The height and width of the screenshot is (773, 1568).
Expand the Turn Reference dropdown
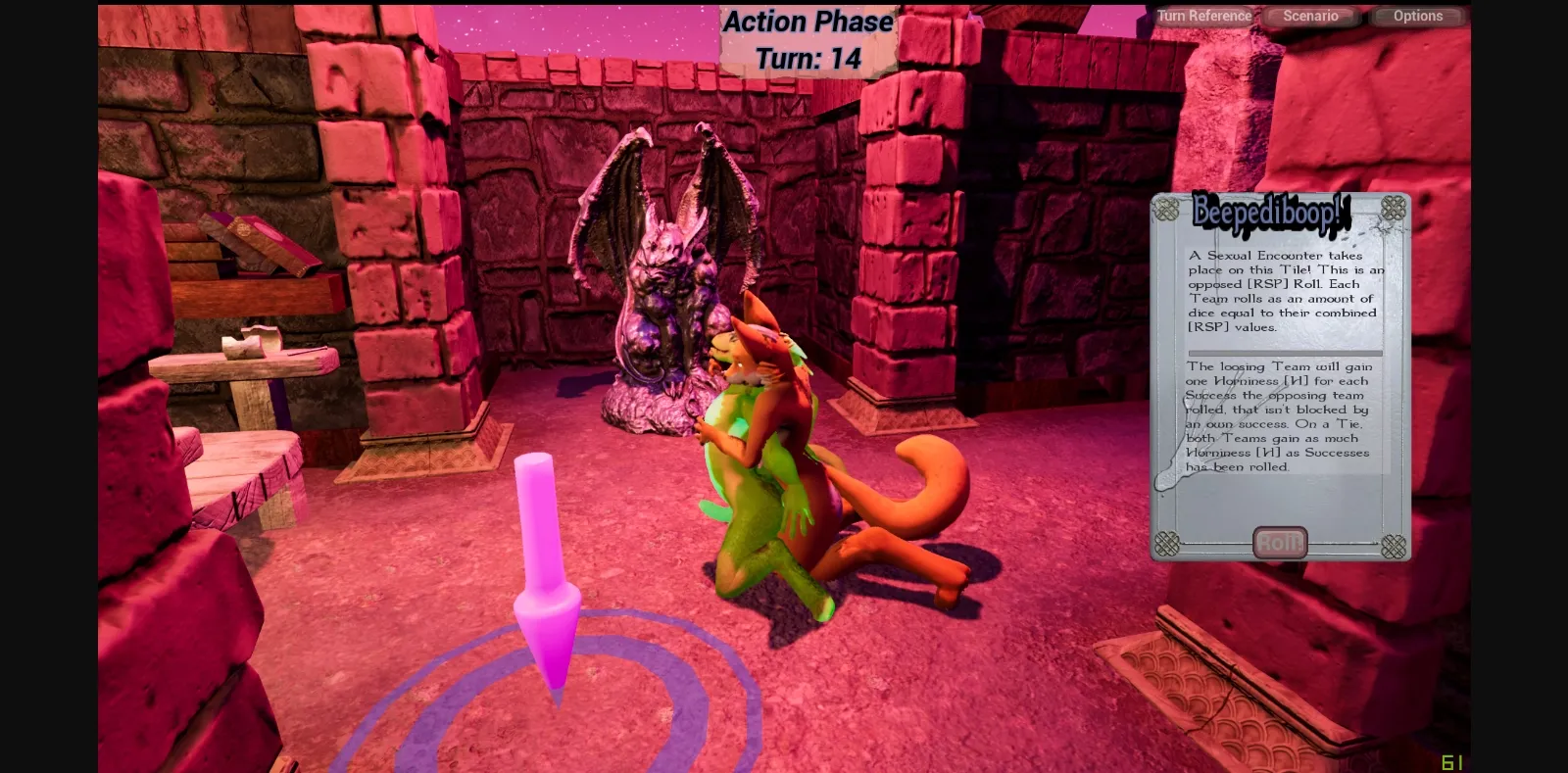(x=1203, y=16)
